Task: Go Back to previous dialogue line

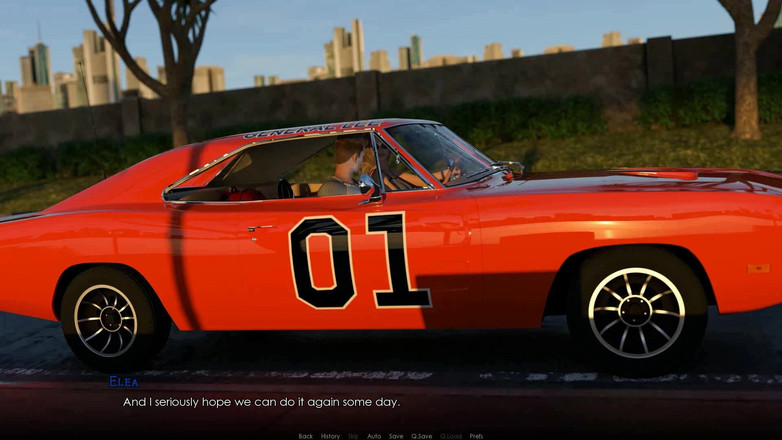Action: point(306,436)
